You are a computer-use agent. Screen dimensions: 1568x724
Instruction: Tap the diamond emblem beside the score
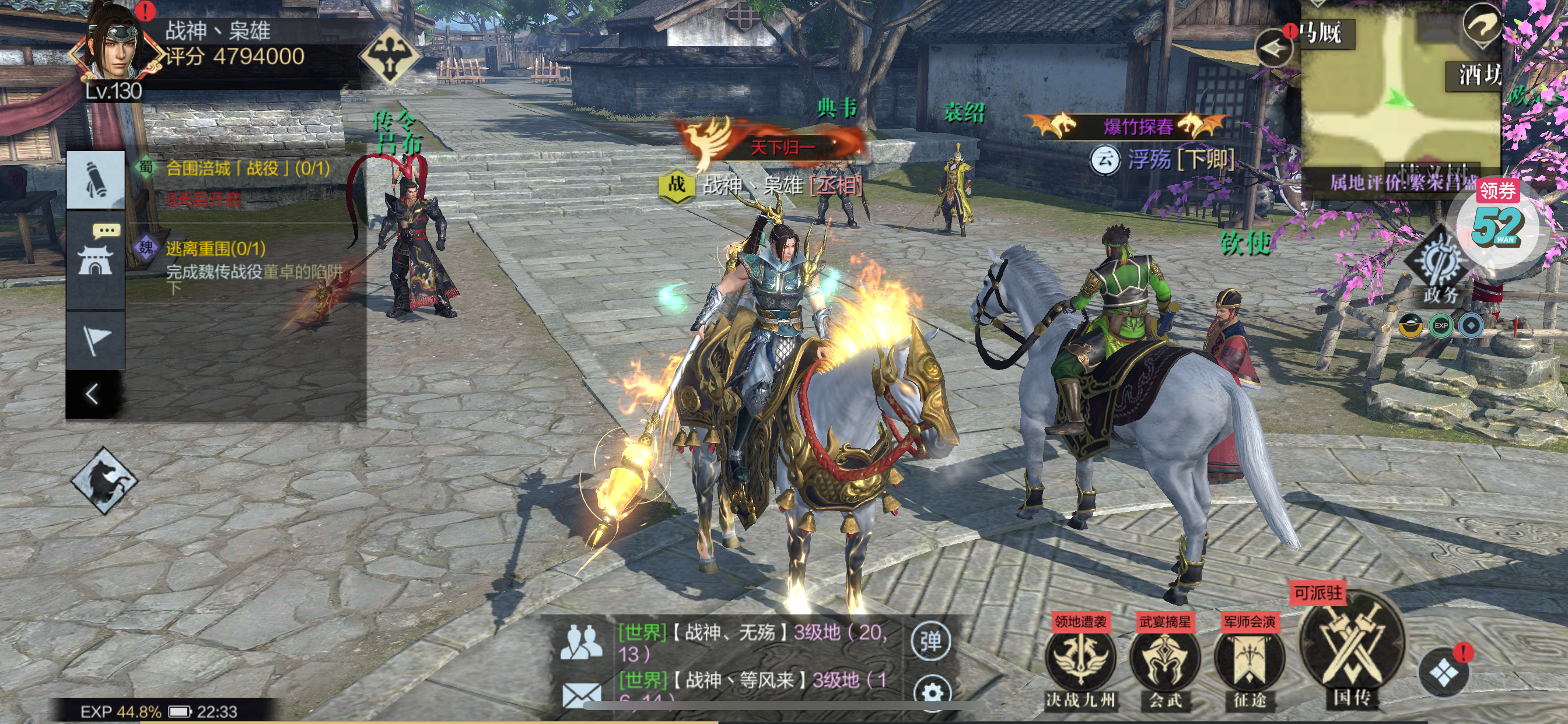(x=389, y=56)
